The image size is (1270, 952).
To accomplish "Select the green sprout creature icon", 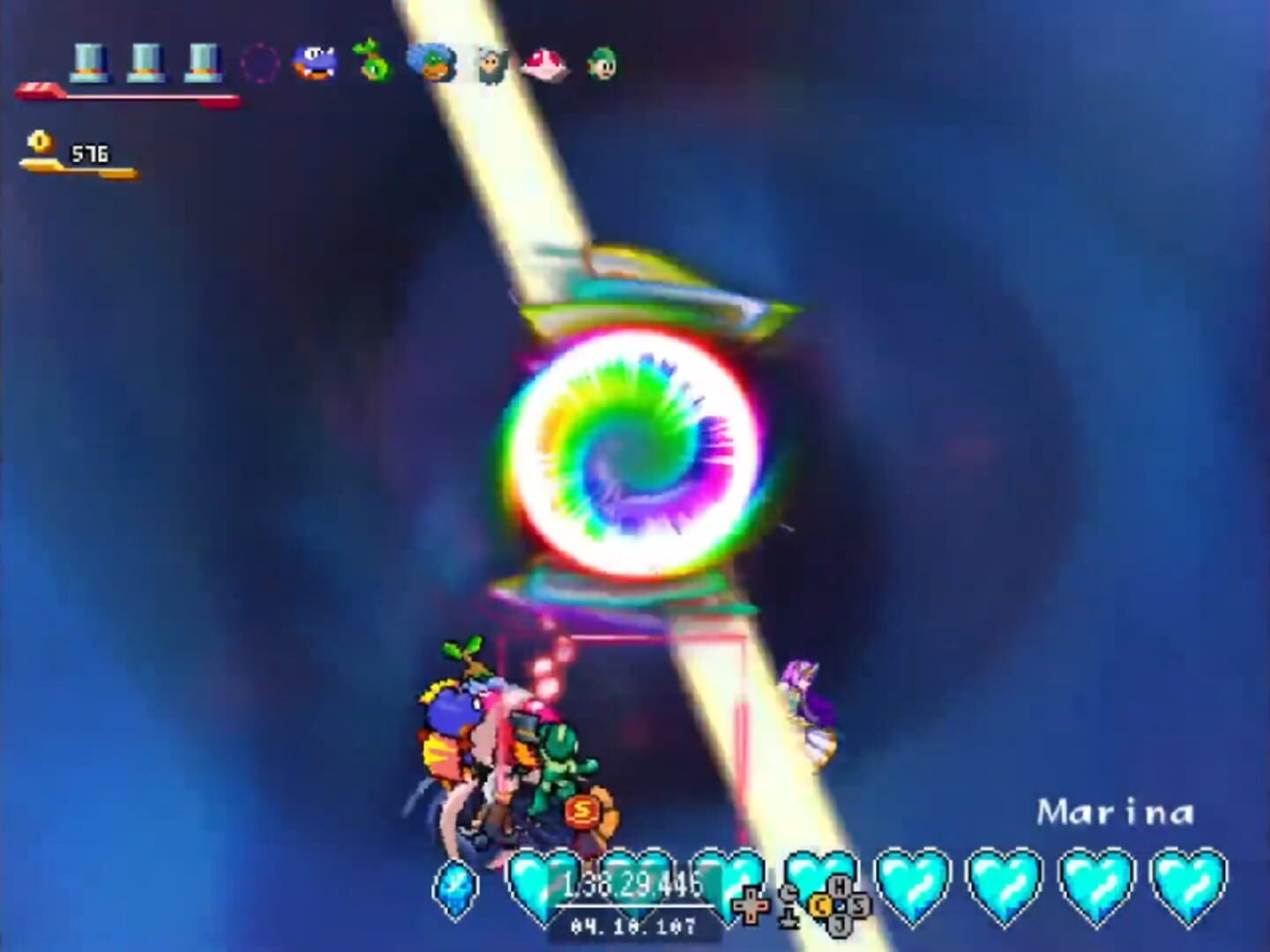I will 370,62.
